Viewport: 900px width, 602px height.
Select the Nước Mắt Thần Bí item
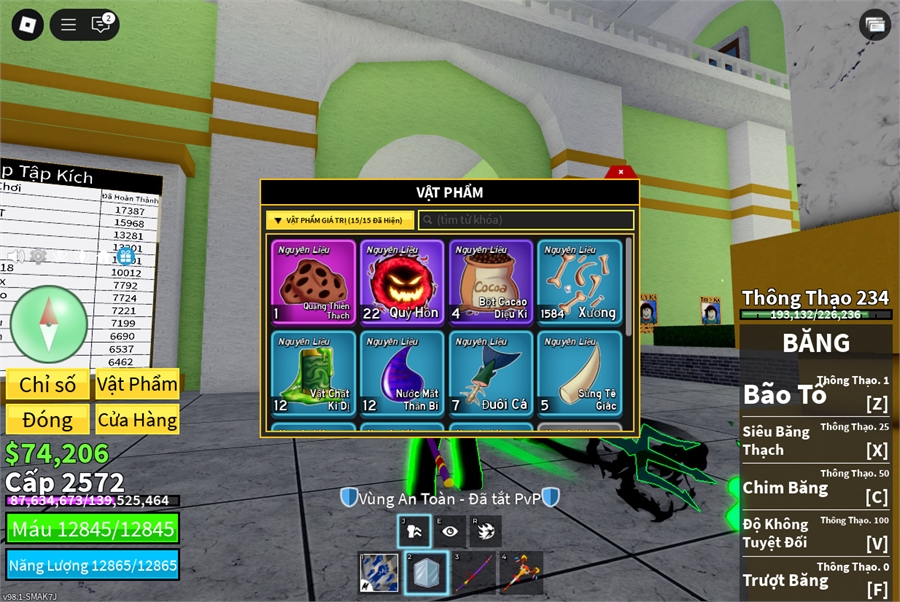402,374
